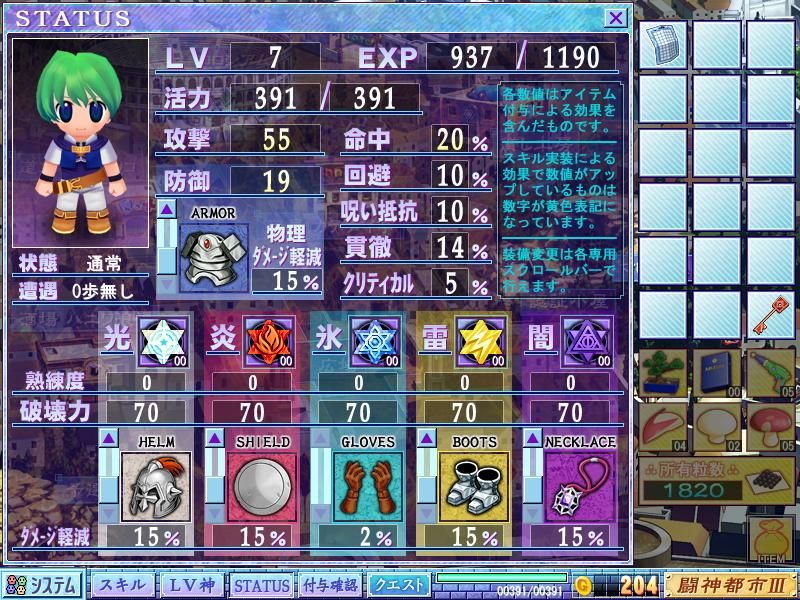
Task: Pick the red-capped mushroom item
Action: click(771, 425)
